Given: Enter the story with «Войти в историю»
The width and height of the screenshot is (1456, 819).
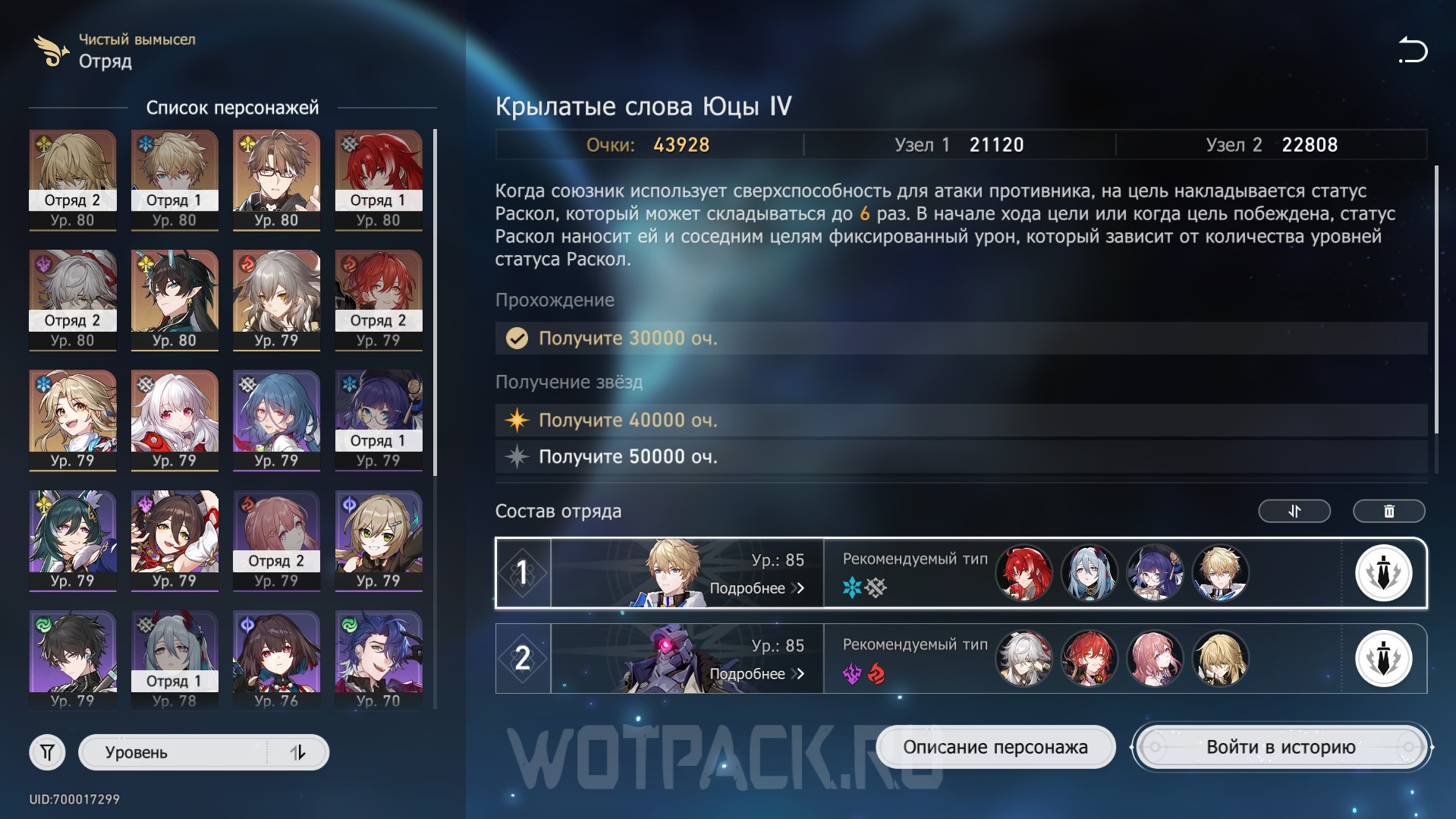Looking at the screenshot, I should [x=1281, y=747].
